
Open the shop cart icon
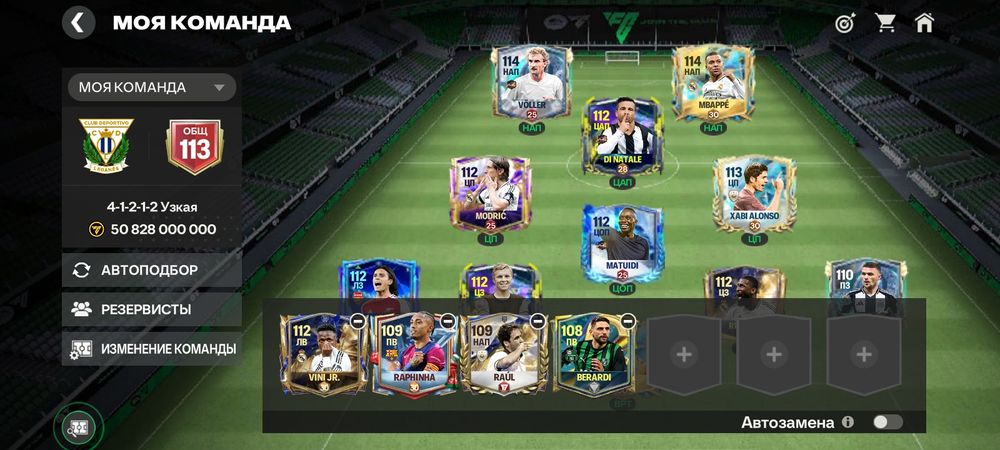coord(885,22)
